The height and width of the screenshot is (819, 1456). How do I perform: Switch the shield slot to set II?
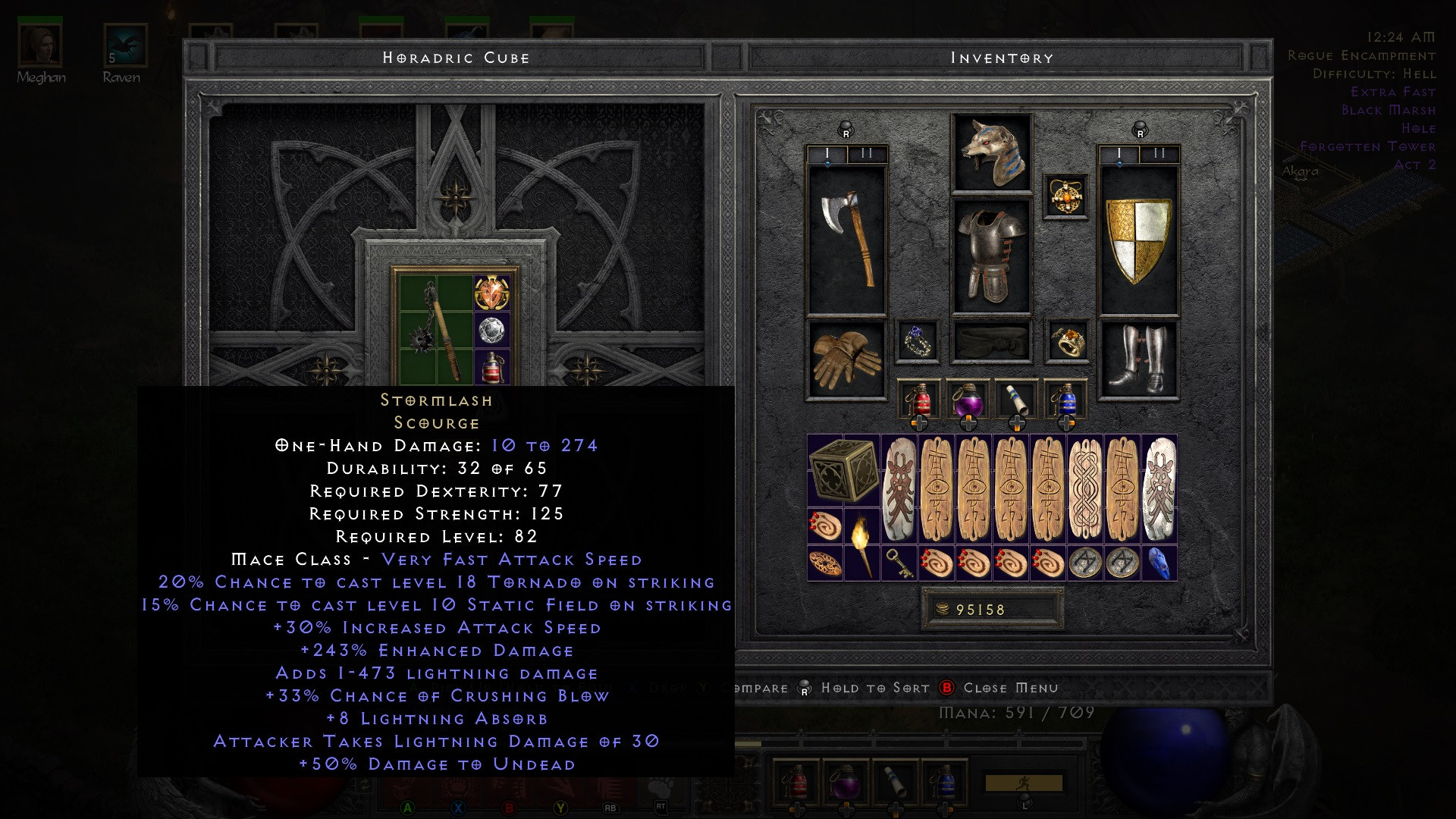(x=1158, y=152)
